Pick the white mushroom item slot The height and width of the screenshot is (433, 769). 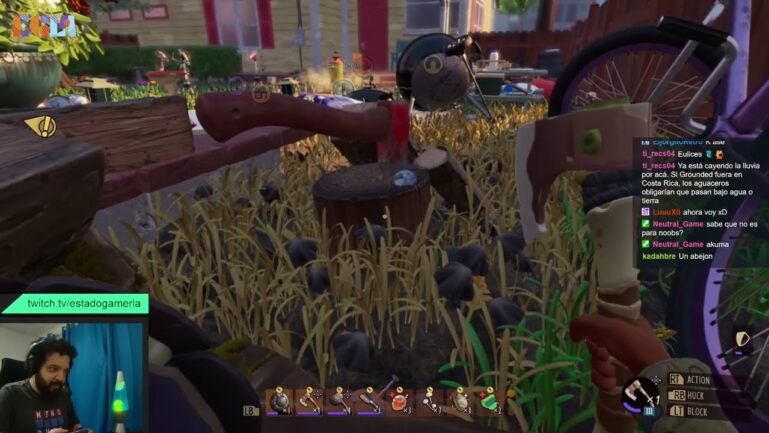[x=430, y=401]
